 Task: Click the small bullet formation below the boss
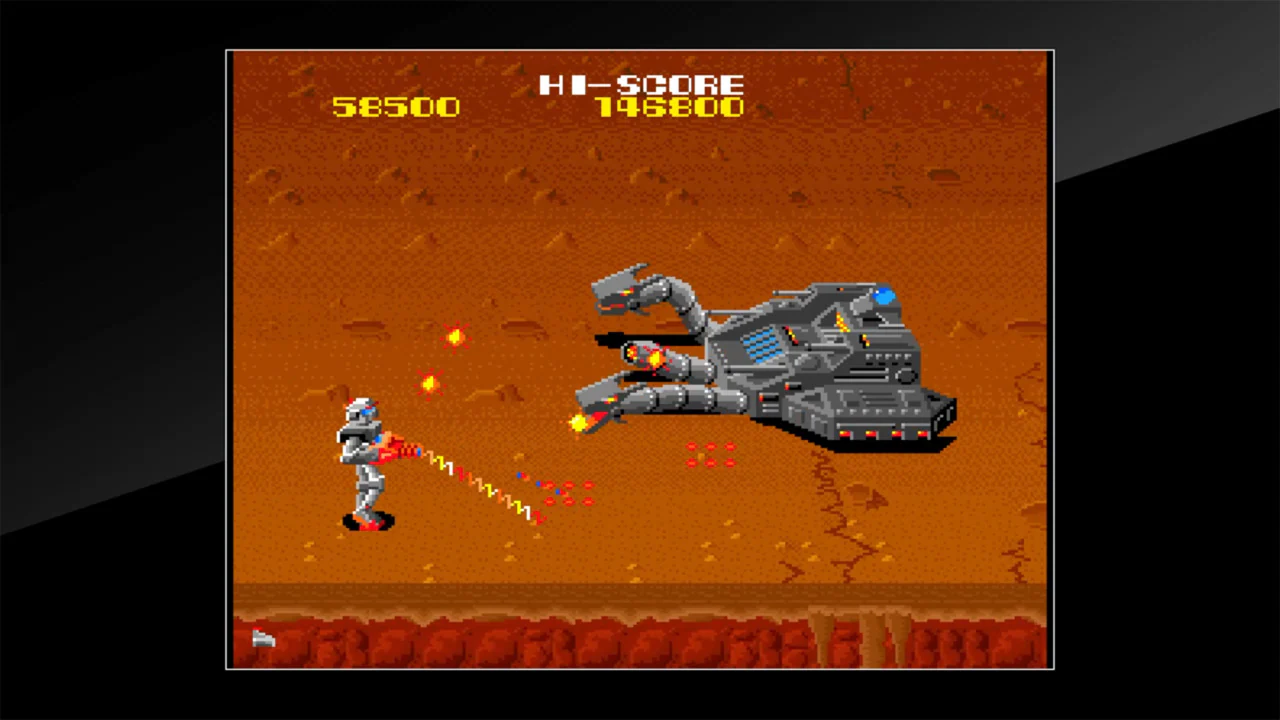pos(710,455)
